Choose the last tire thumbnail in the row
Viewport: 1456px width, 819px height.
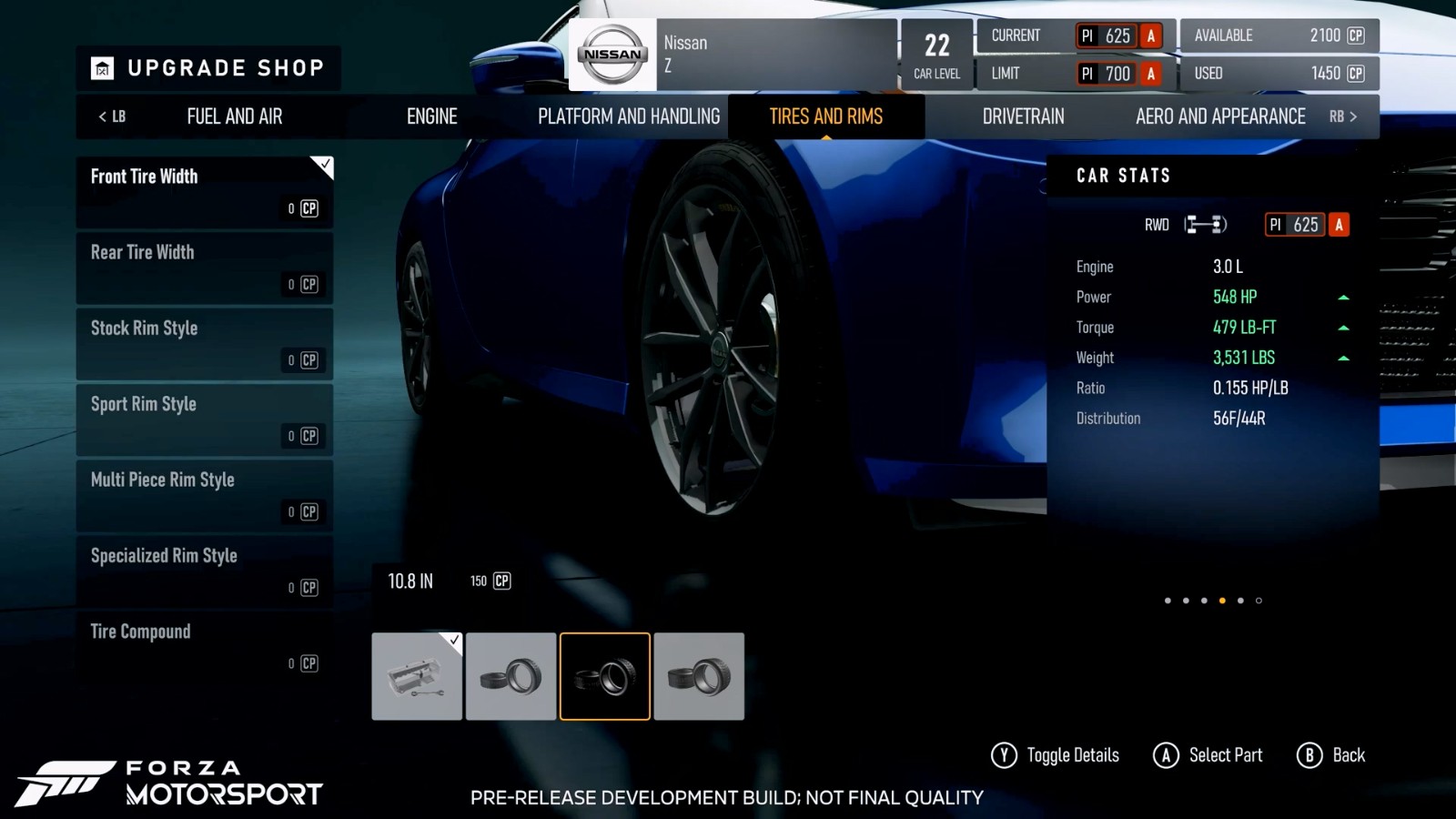pos(699,676)
